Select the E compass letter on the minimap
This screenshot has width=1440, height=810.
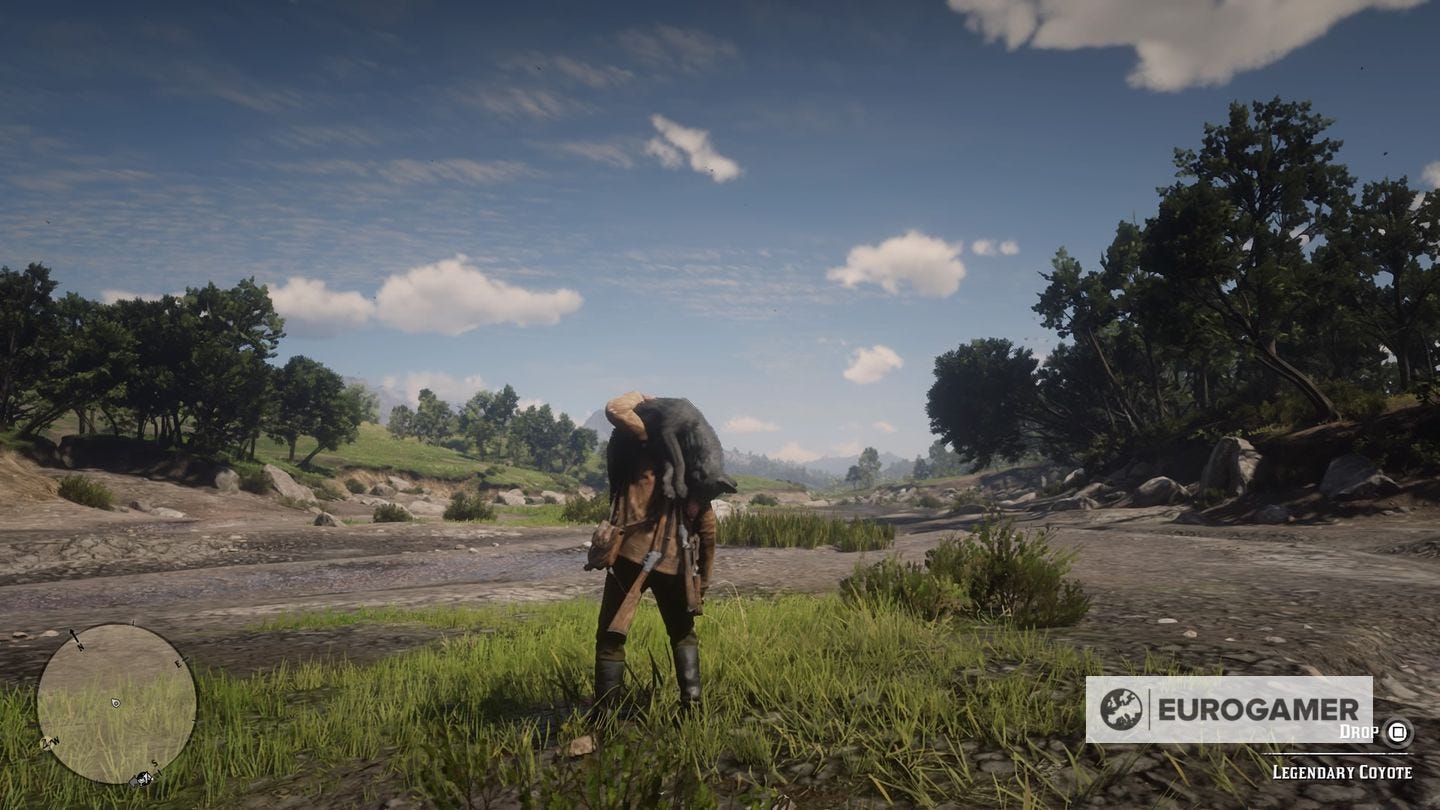coord(178,663)
